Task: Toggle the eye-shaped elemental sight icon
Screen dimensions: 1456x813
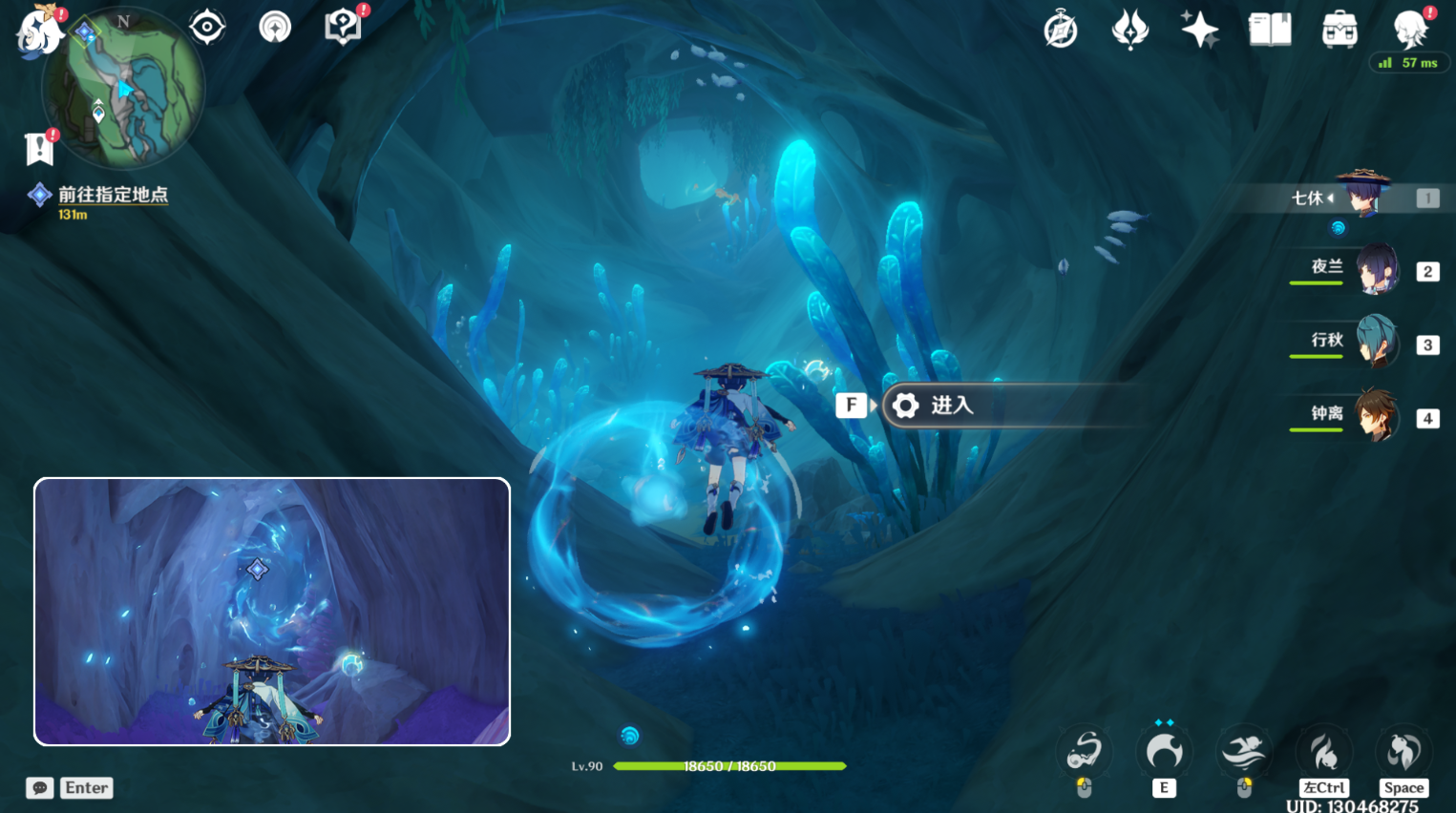Action: click(x=207, y=27)
